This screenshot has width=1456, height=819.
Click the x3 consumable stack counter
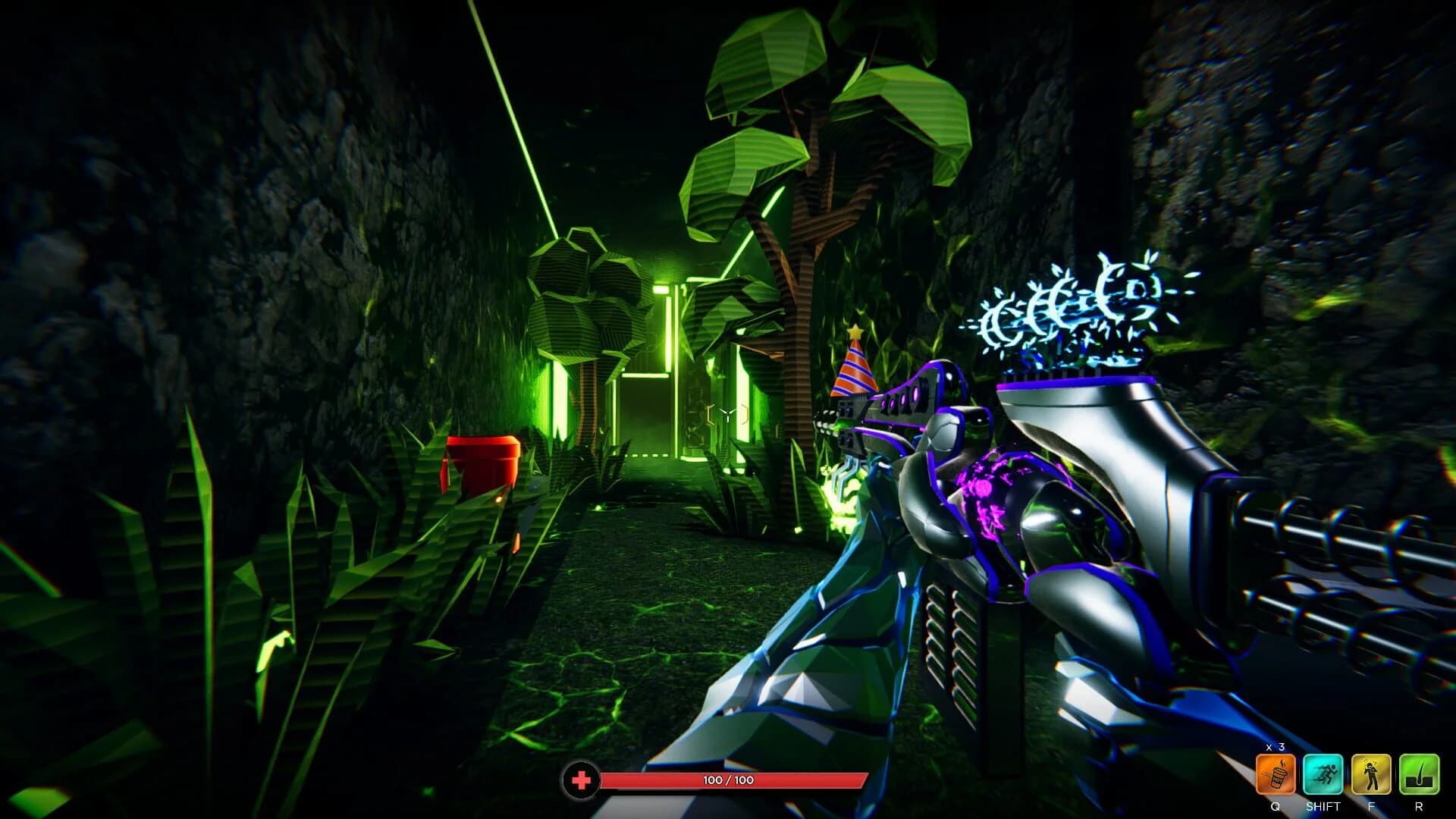pos(1276,747)
